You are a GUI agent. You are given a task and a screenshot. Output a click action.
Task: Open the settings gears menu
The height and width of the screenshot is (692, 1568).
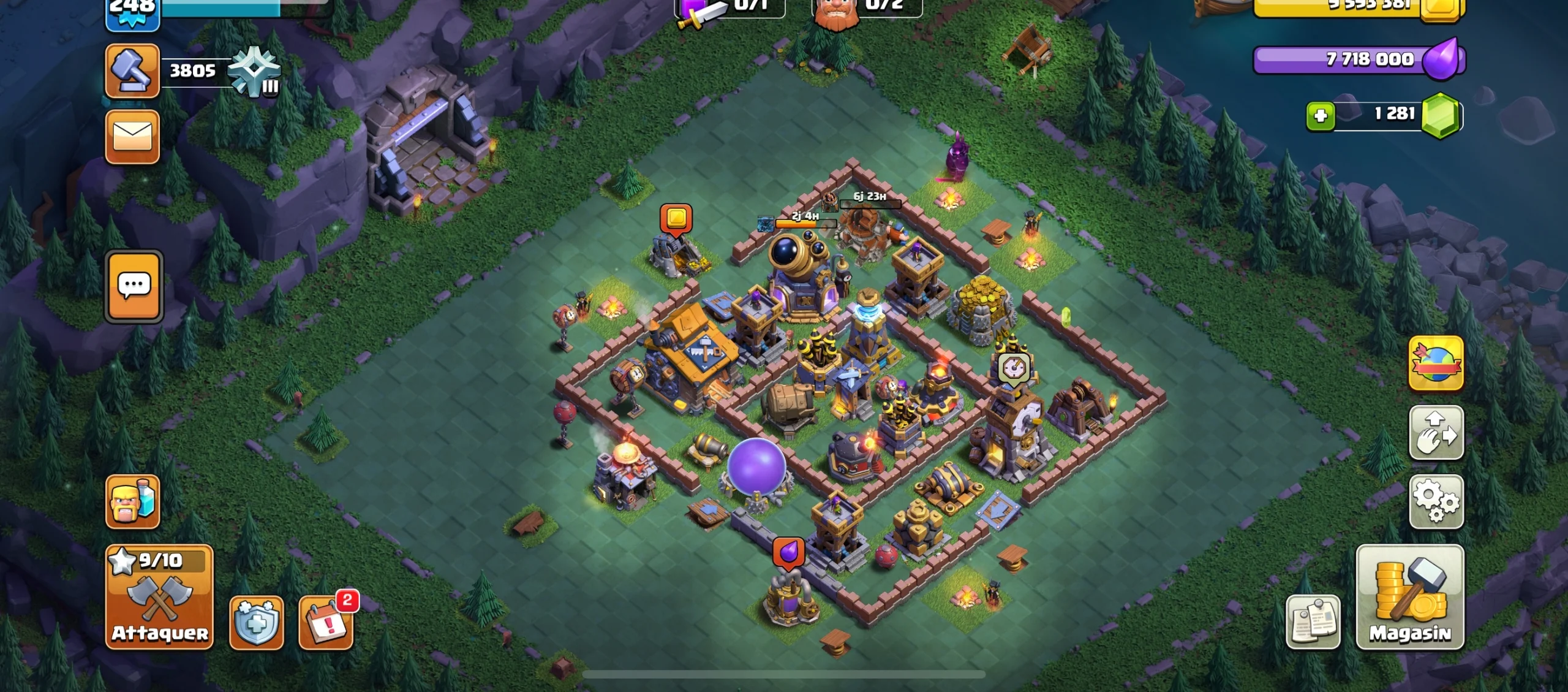tap(1436, 501)
